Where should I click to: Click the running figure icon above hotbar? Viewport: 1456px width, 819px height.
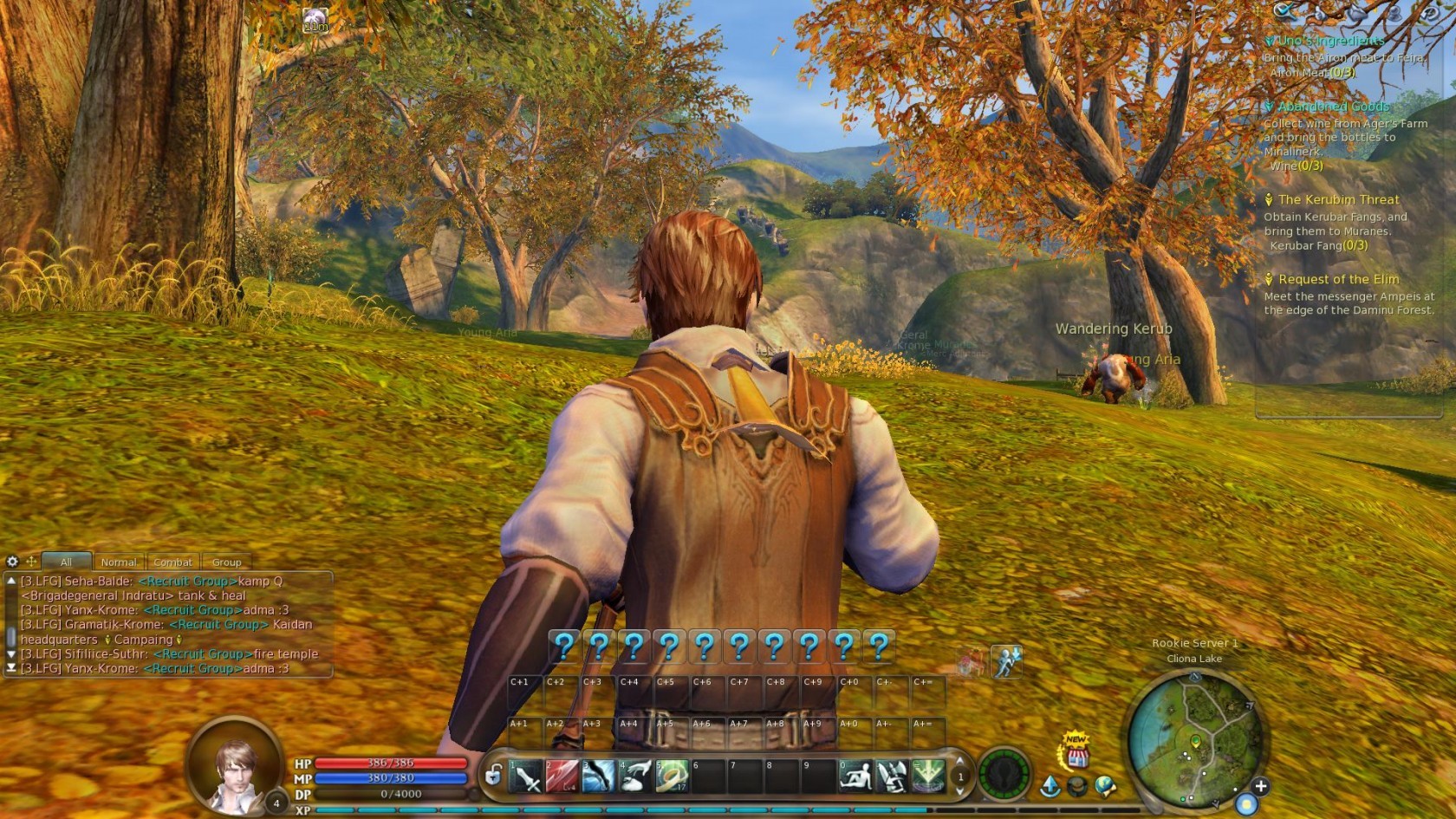tap(1006, 661)
